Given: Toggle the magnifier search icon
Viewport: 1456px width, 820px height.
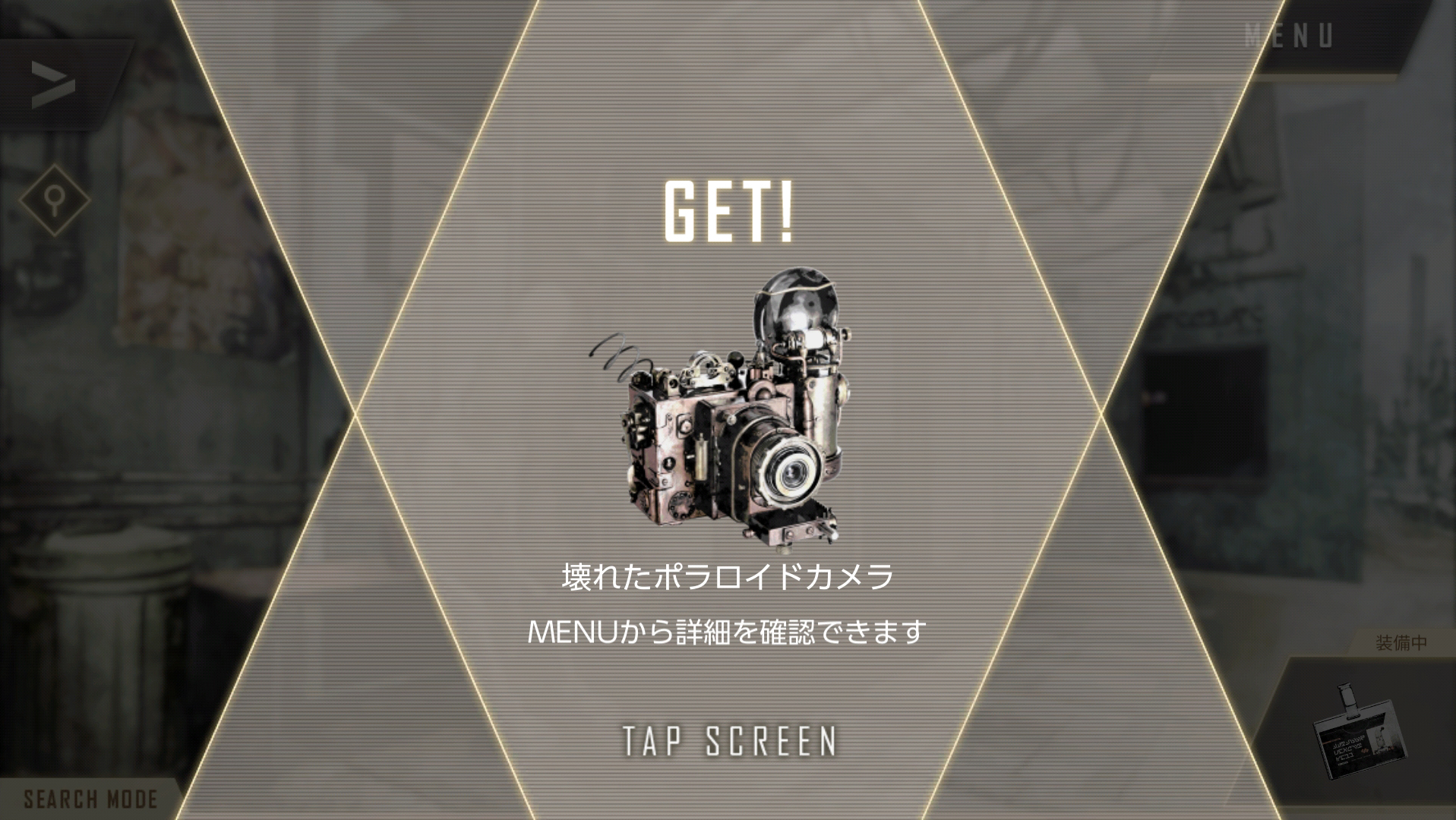Looking at the screenshot, I should pos(54,200).
